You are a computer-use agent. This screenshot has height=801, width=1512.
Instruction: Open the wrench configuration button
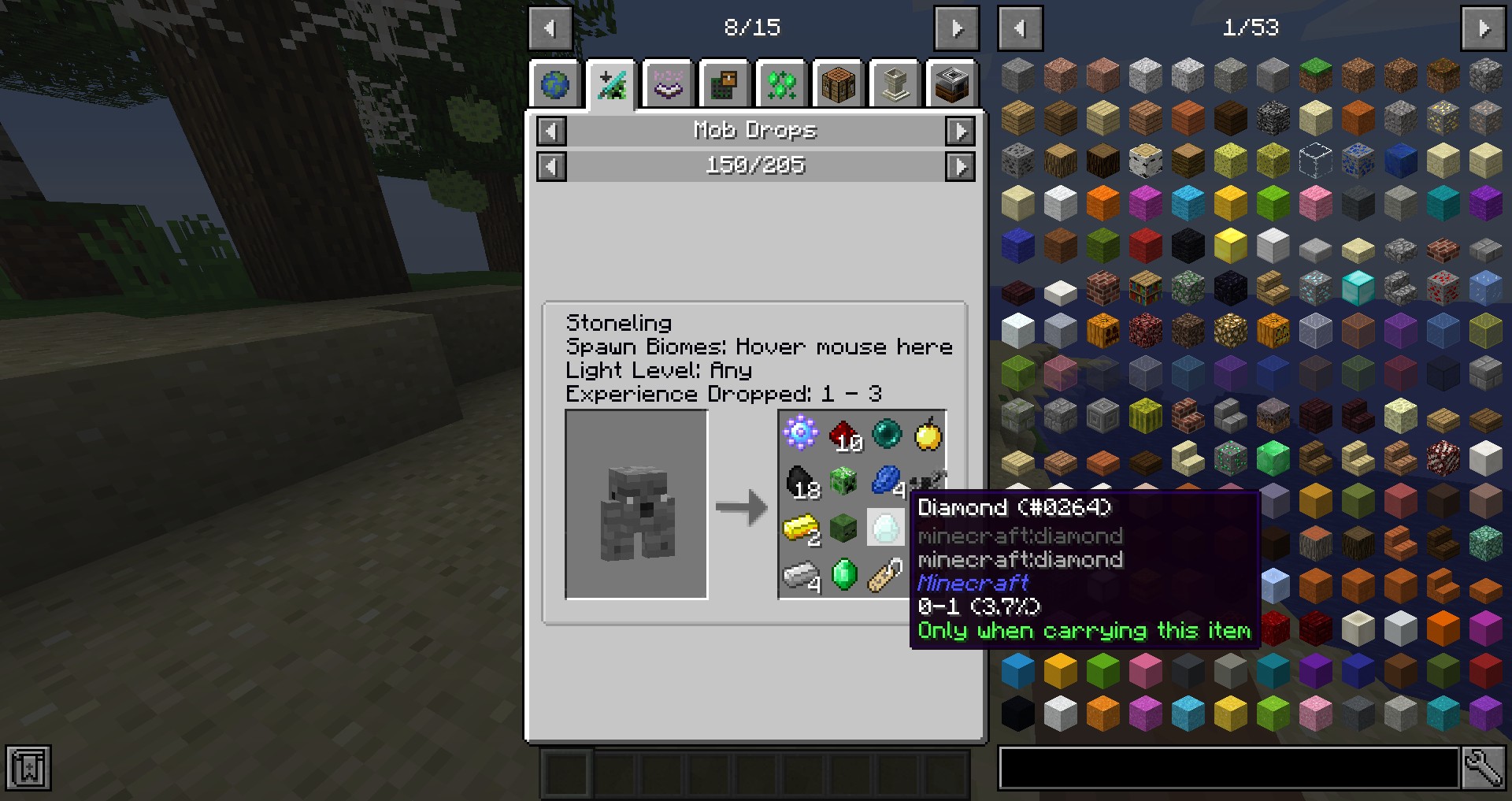click(x=1483, y=768)
